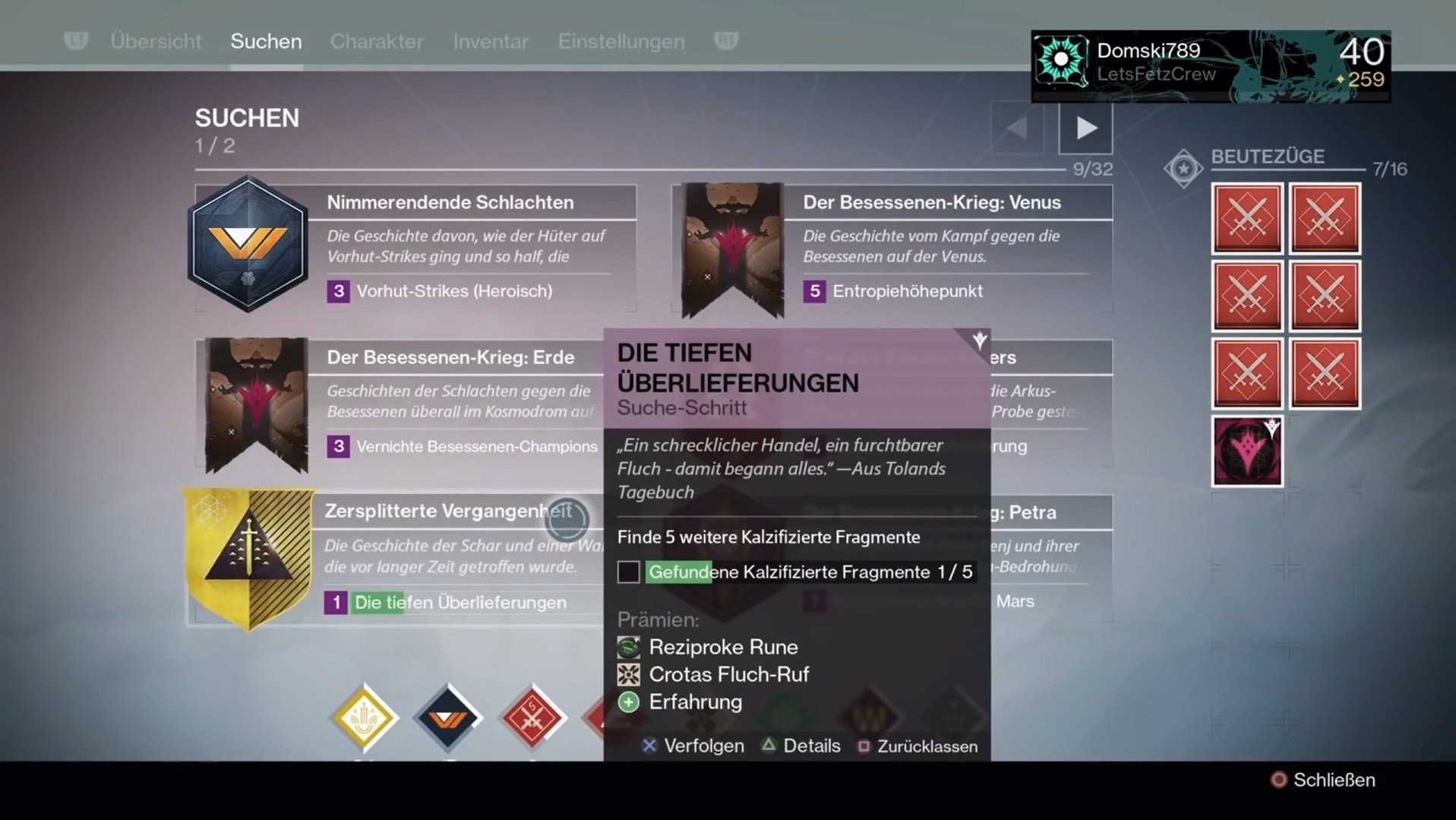Select the blue Vanguard diamond icon
Viewport: 1456px width, 820px height.
447,717
